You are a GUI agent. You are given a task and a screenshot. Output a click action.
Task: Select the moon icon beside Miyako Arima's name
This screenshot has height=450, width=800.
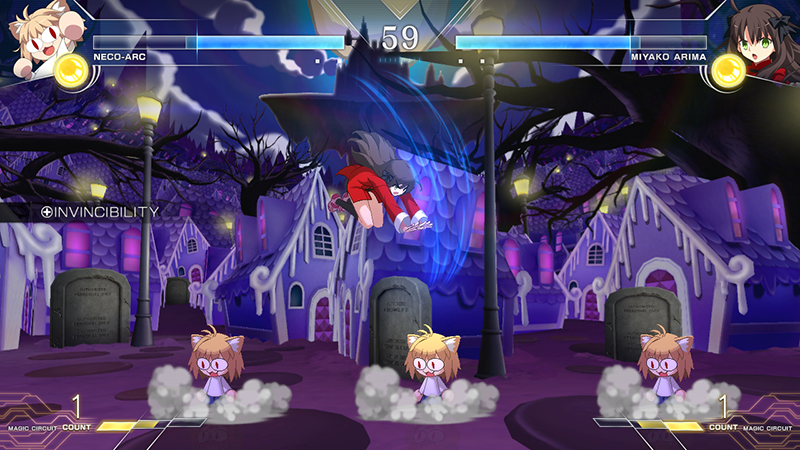tap(728, 71)
